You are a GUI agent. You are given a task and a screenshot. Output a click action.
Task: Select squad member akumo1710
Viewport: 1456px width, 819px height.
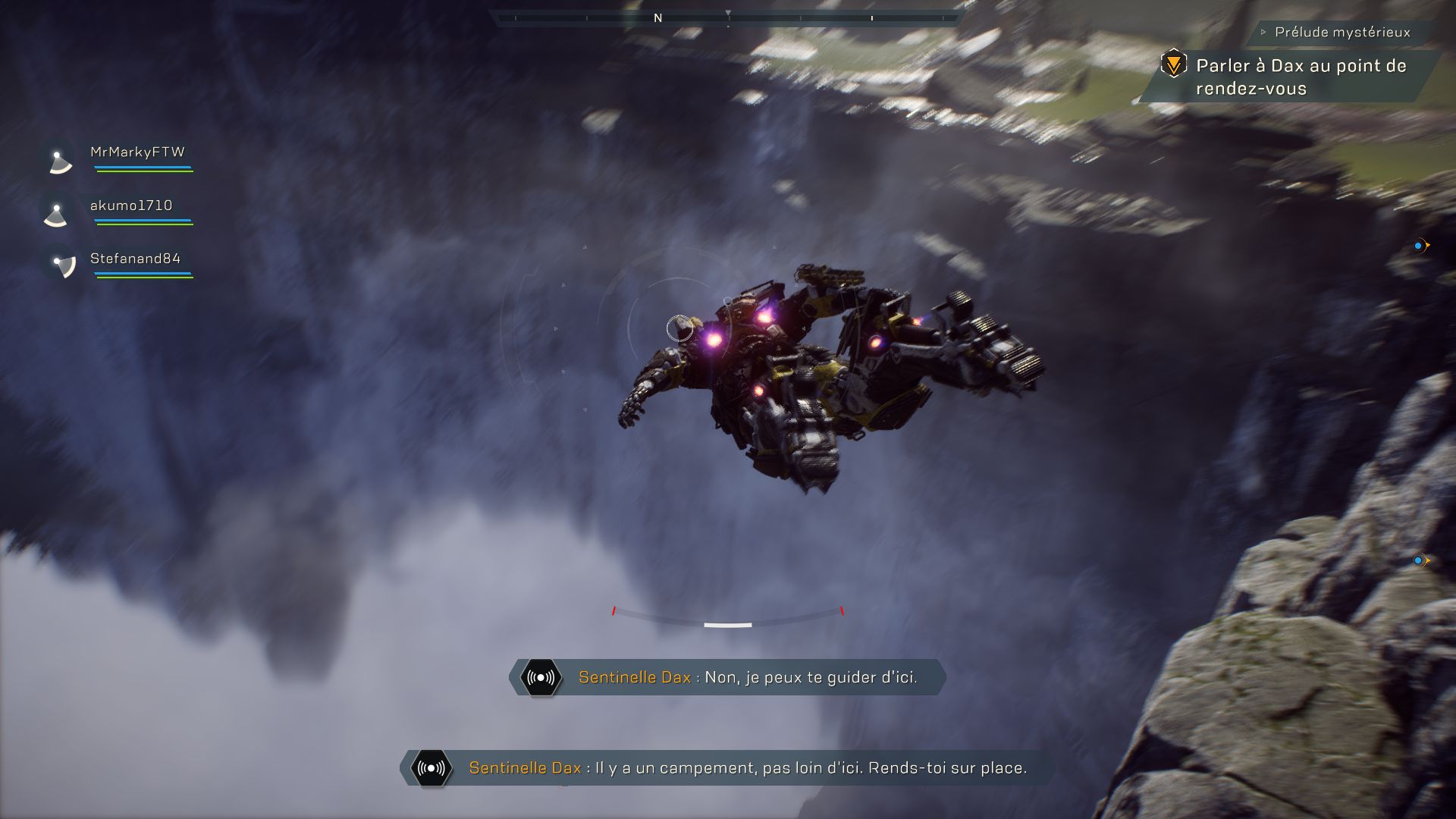(131, 206)
